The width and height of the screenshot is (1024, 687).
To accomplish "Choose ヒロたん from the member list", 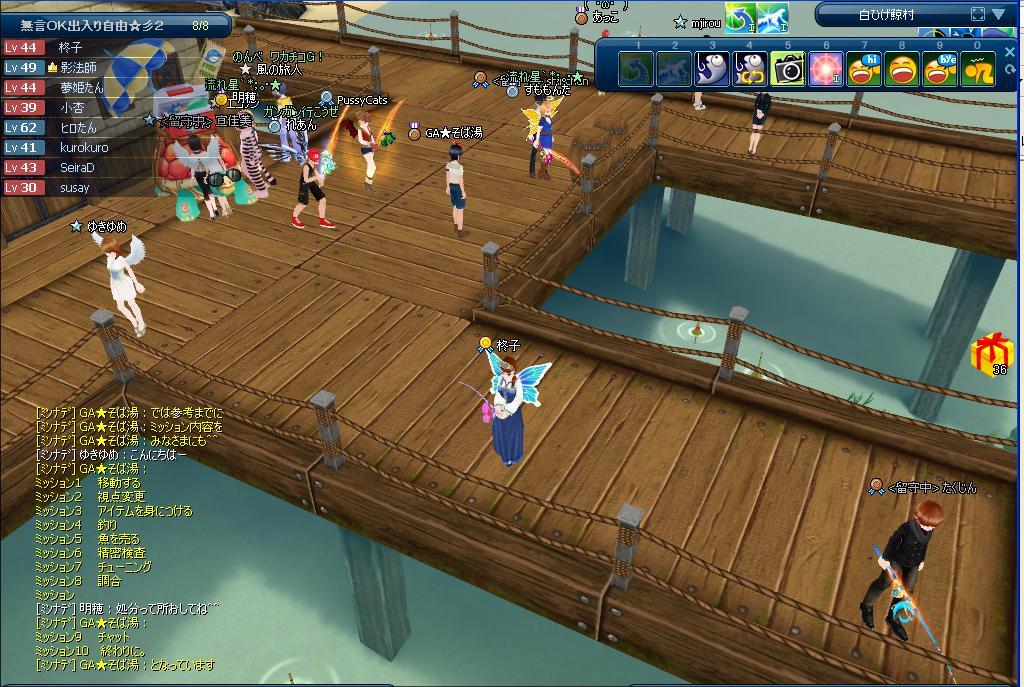I will click(x=78, y=127).
